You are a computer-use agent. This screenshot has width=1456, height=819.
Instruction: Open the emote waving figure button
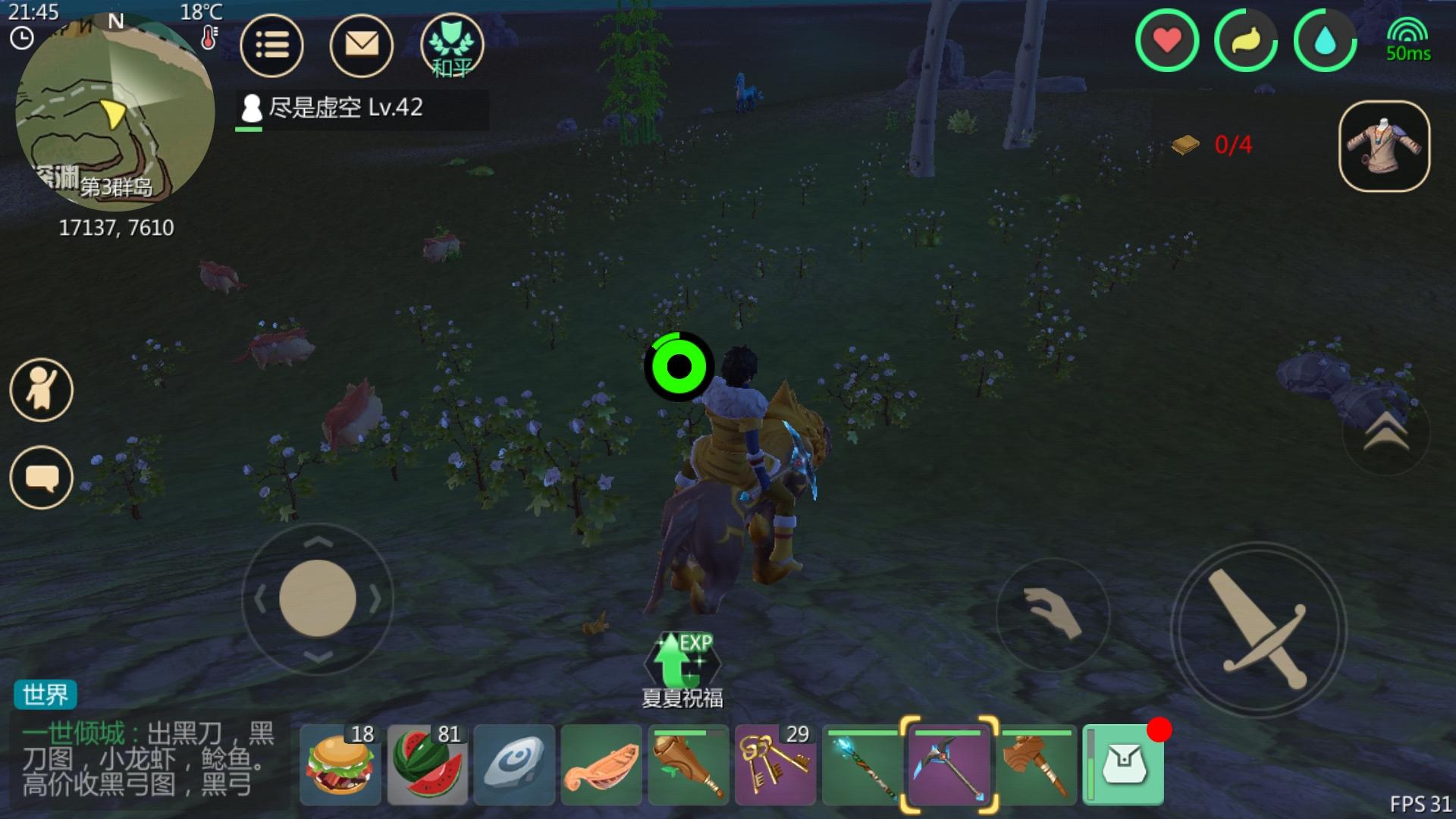[42, 390]
